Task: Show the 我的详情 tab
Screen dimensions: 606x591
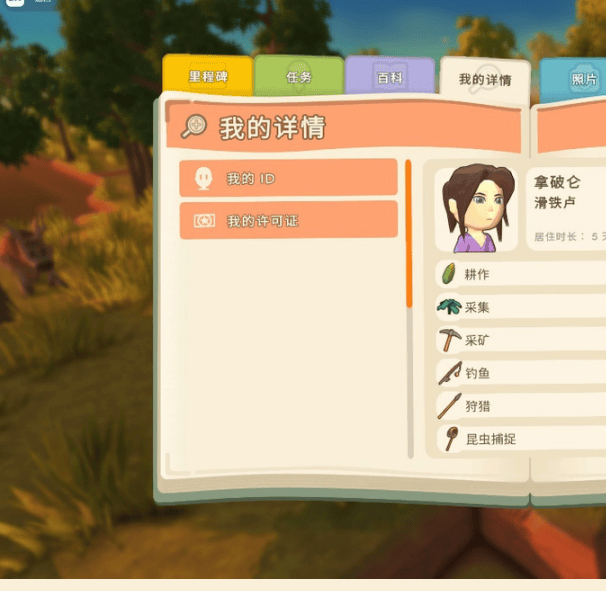Action: click(485, 79)
